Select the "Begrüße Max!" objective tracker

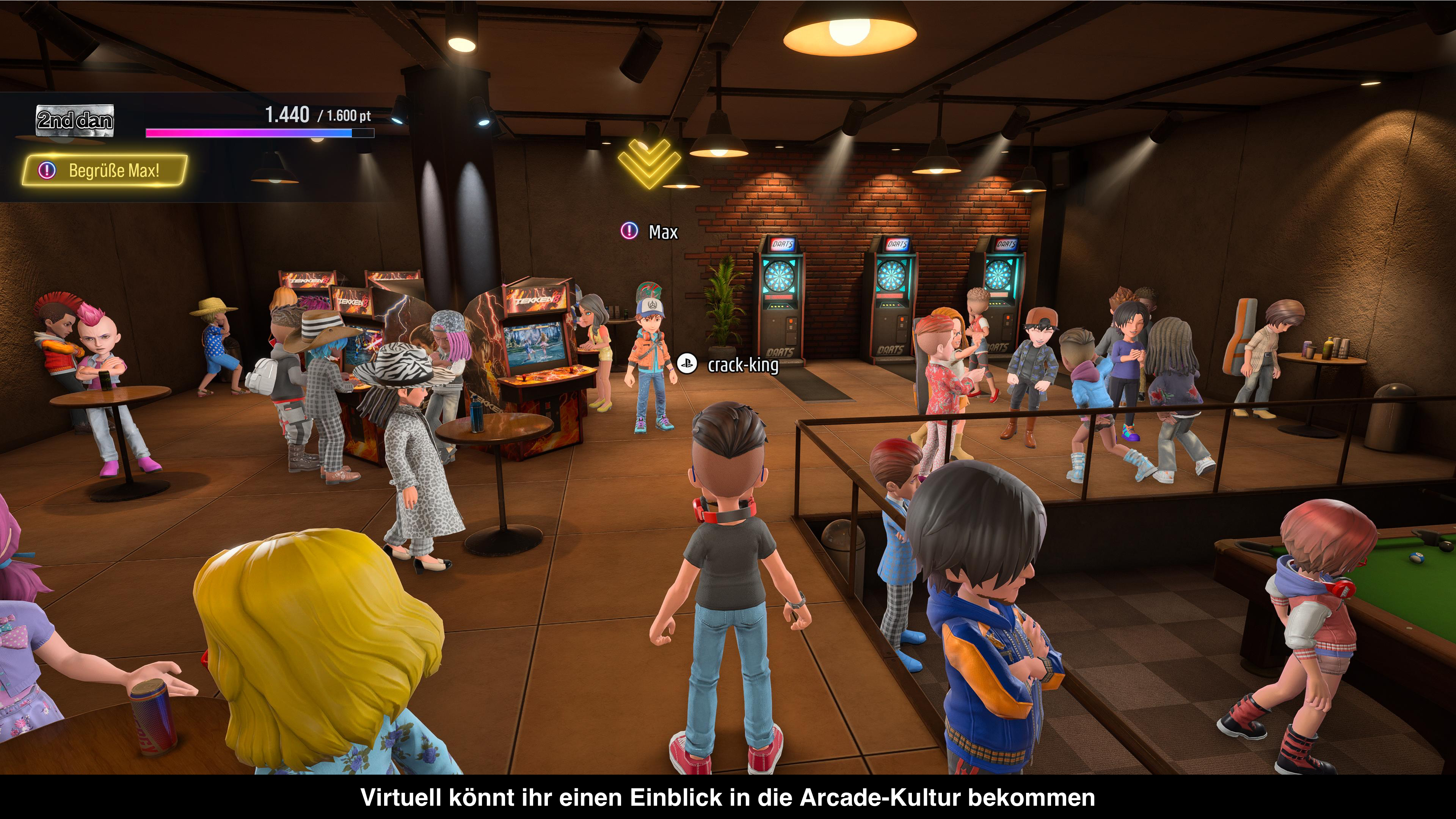105,170
